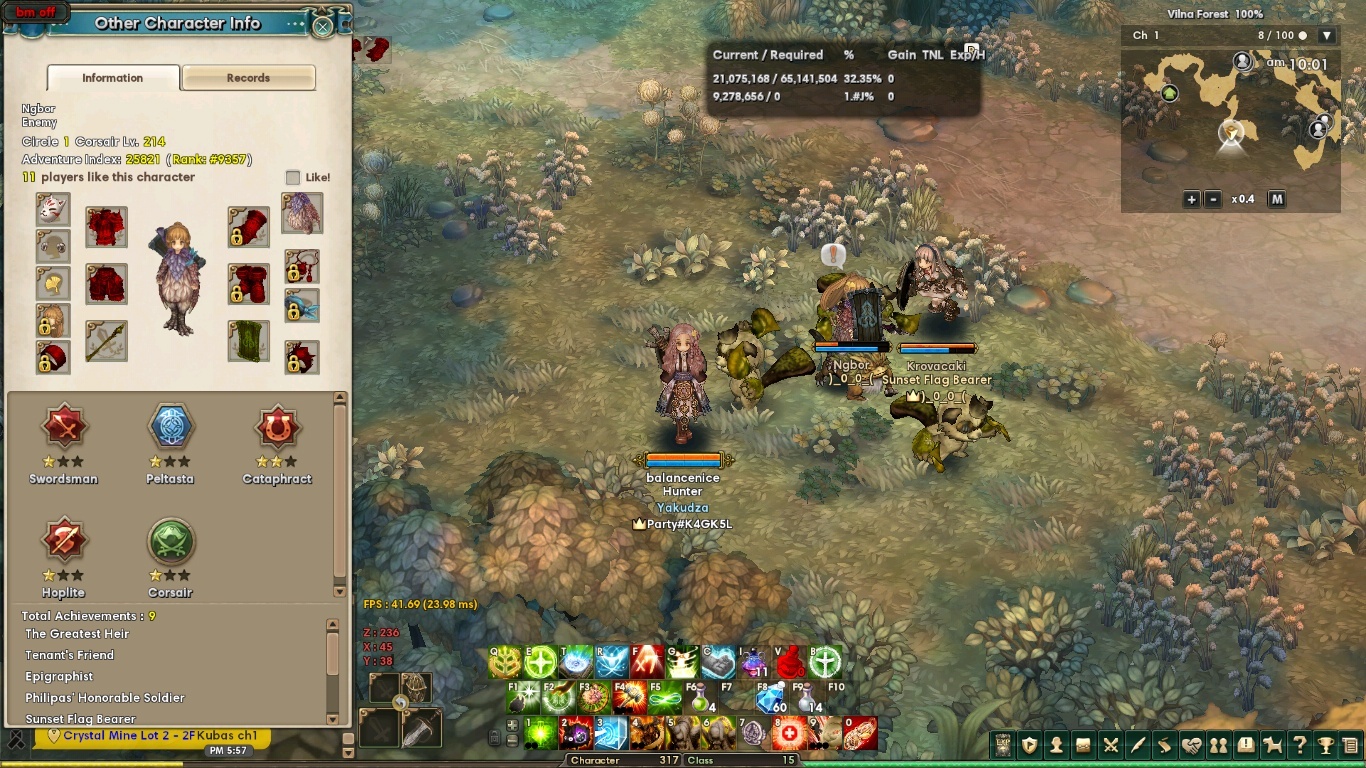Select the Cataphract class icon

pyautogui.click(x=277, y=428)
